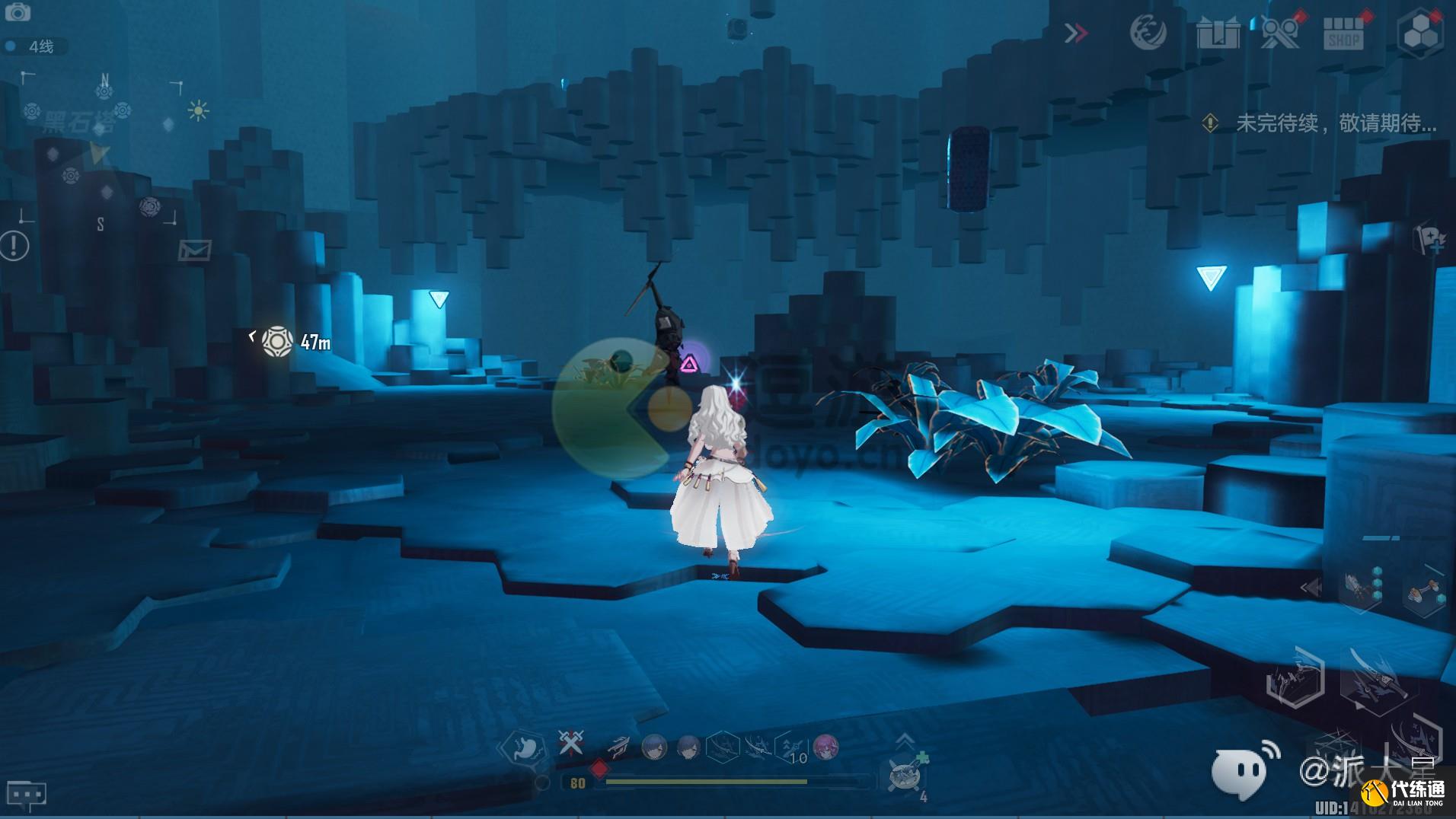Open the chat box button
The image size is (1456, 819).
coord(26,795)
